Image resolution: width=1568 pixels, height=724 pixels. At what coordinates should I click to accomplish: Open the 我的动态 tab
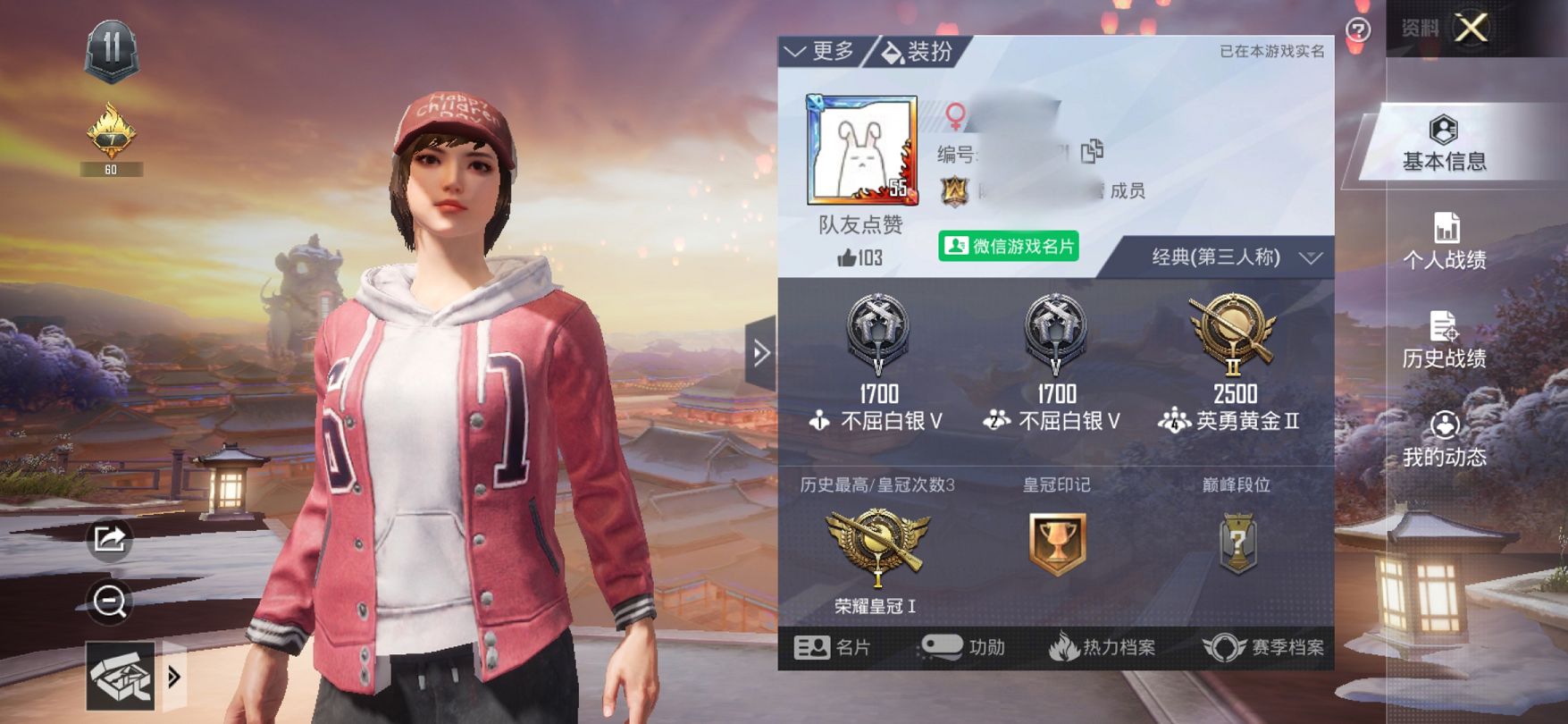[x=1444, y=439]
